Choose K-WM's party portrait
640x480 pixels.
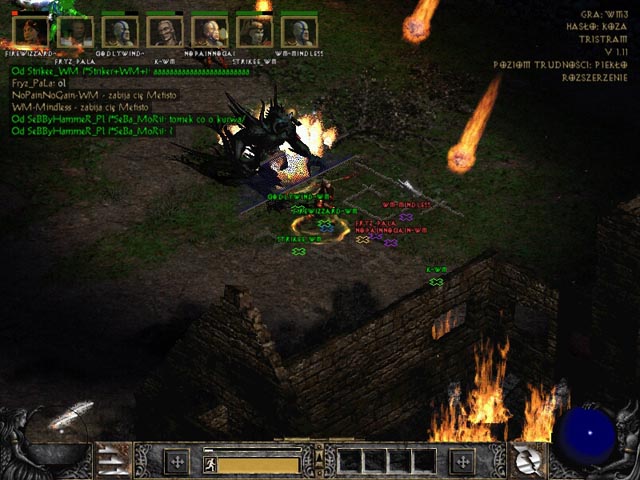click(x=164, y=31)
